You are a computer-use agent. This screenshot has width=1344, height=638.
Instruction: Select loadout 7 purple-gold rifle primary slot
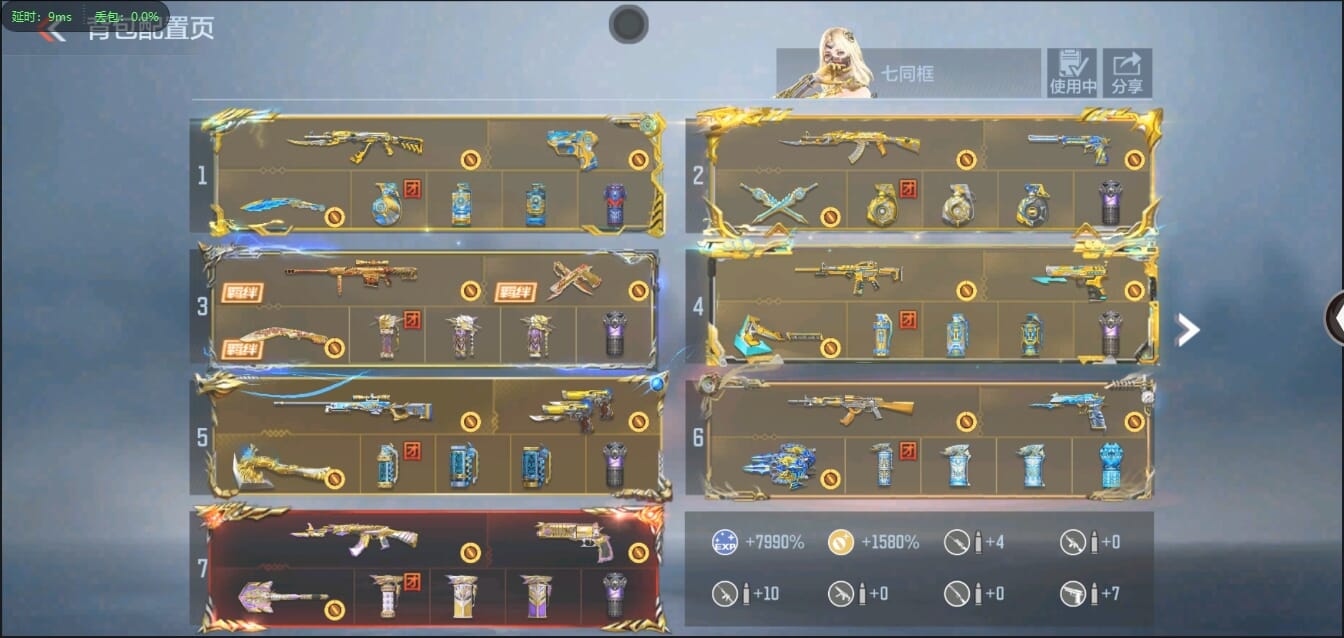(x=354, y=539)
